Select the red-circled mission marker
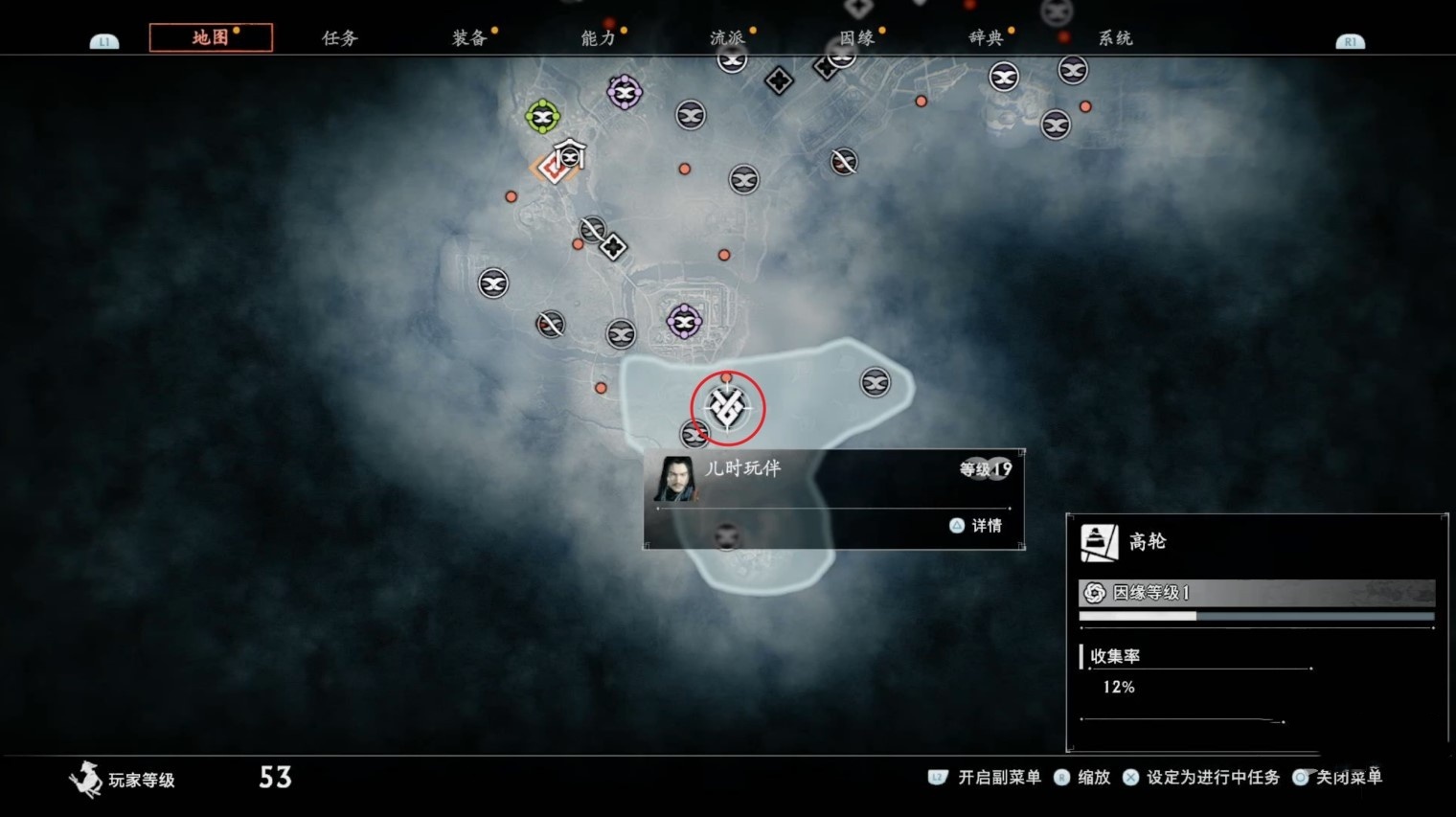 (728, 409)
